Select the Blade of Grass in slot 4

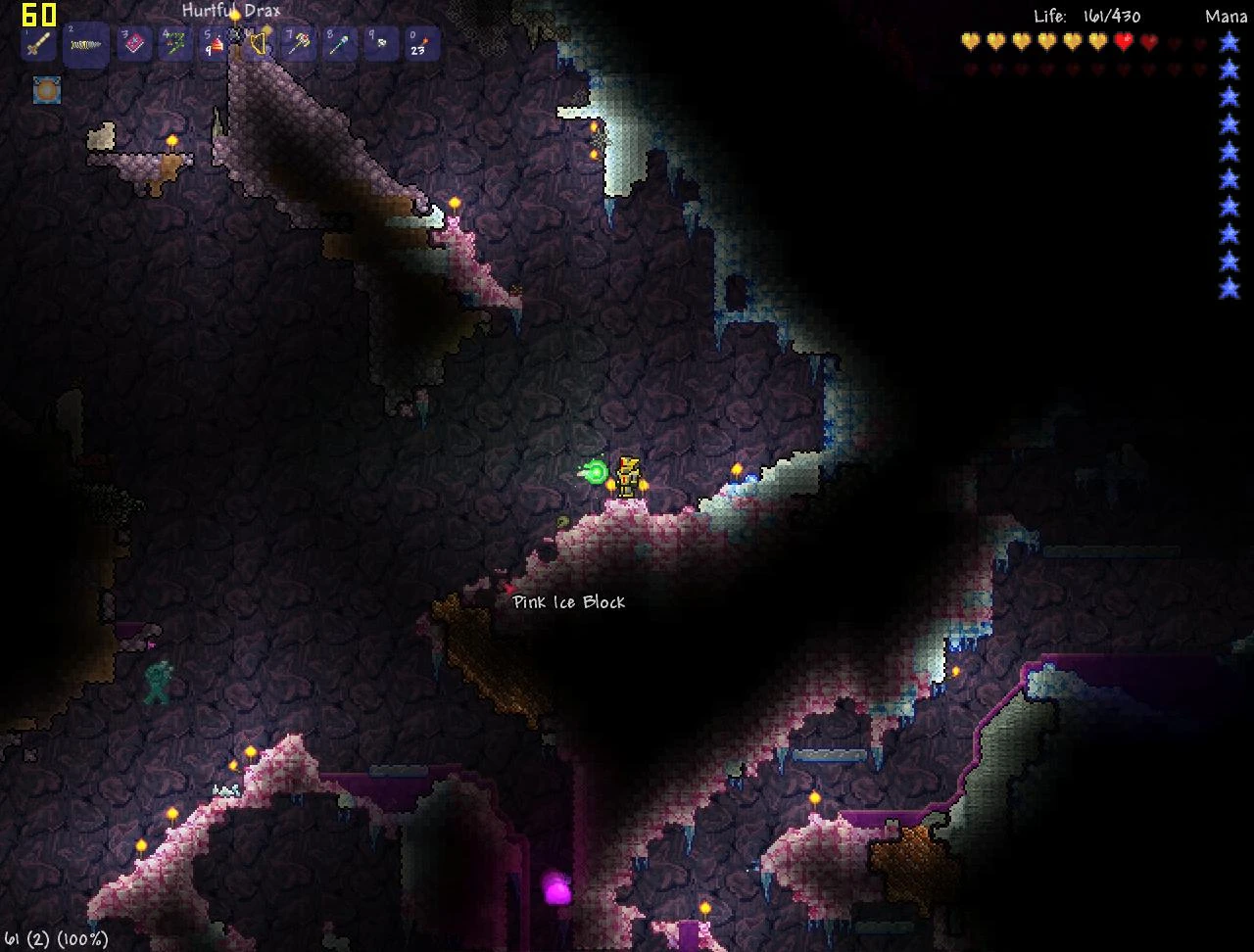pos(174,44)
